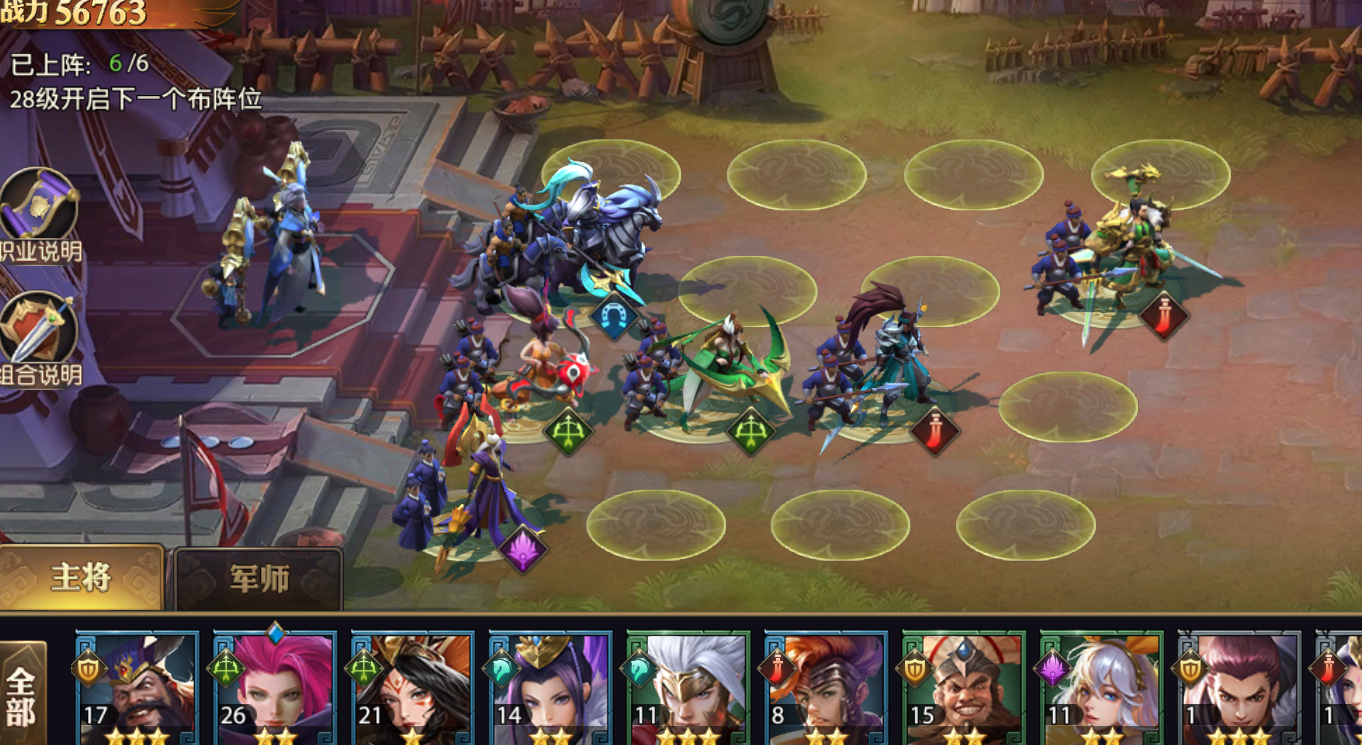Switch to the 军师 tab
Viewport: 1362px width, 745px height.
point(259,579)
